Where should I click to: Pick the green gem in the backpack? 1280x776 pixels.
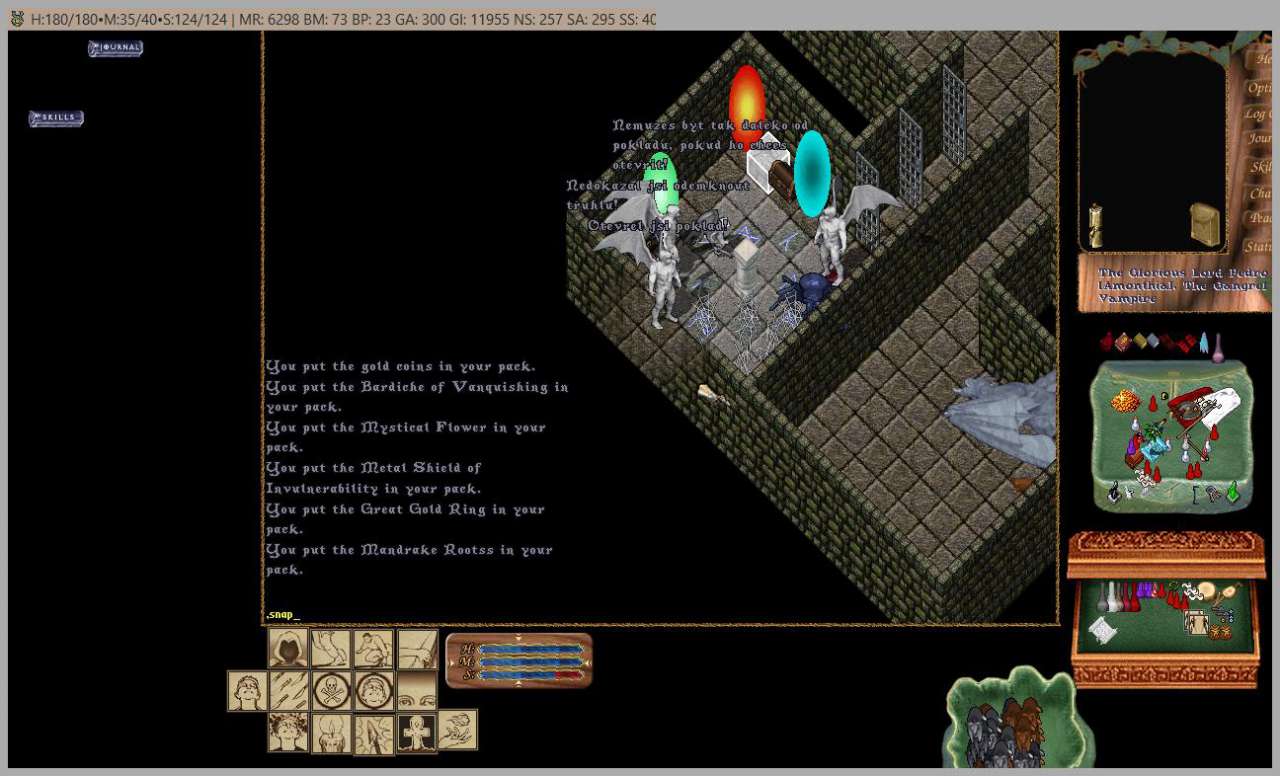tap(1233, 493)
